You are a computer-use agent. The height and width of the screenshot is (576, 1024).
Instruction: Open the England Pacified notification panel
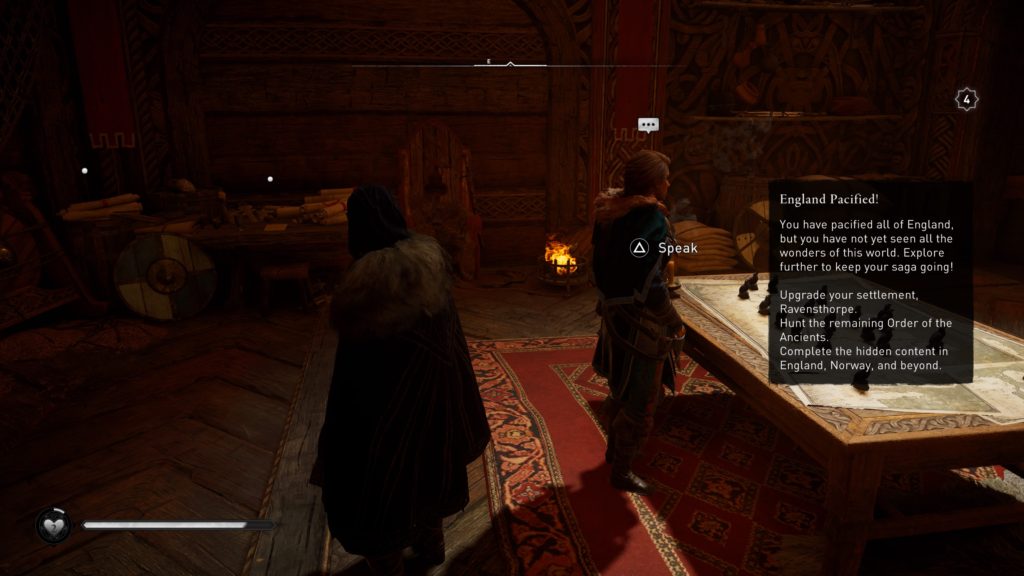pos(869,282)
